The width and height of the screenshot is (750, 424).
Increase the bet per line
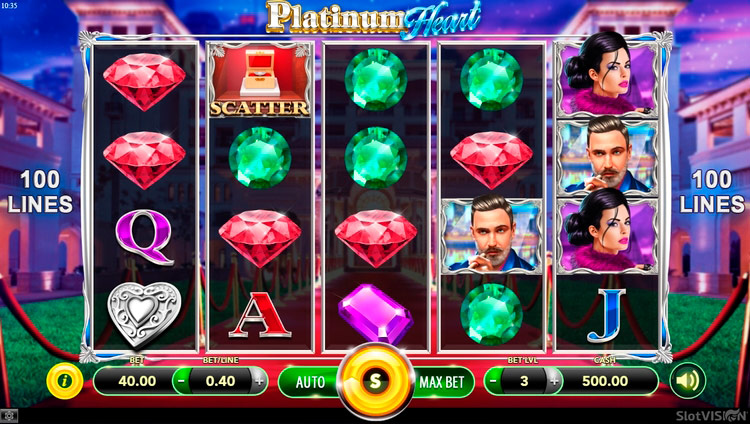[260, 380]
